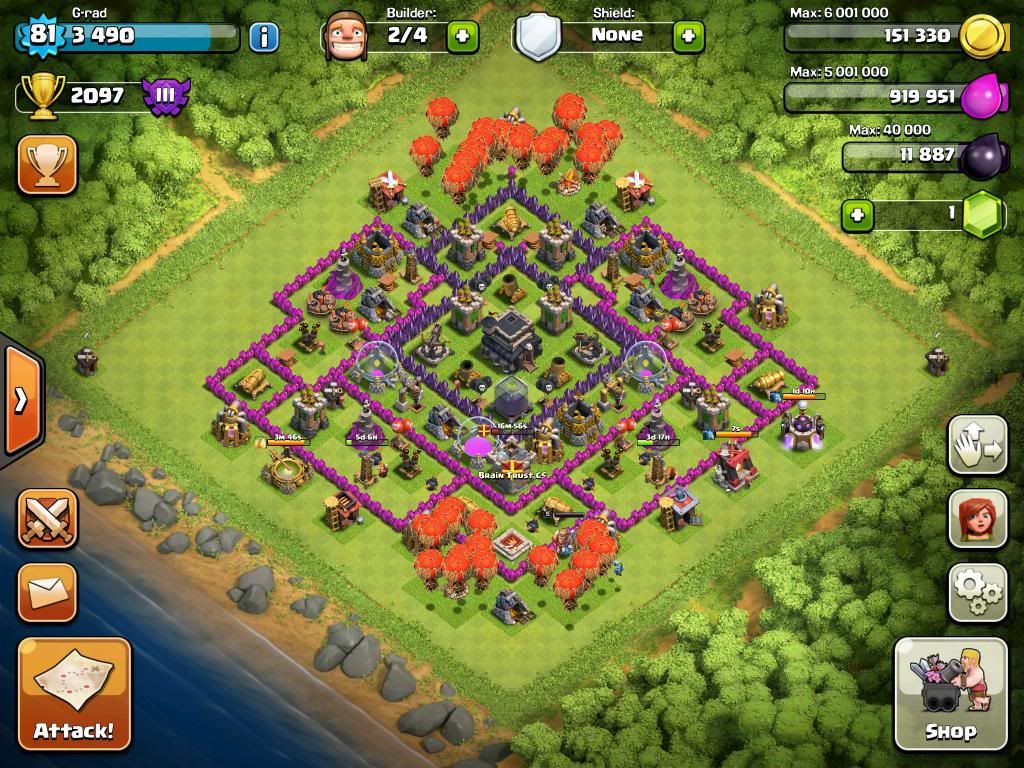
Task: Open the Shop
Action: (x=950, y=693)
